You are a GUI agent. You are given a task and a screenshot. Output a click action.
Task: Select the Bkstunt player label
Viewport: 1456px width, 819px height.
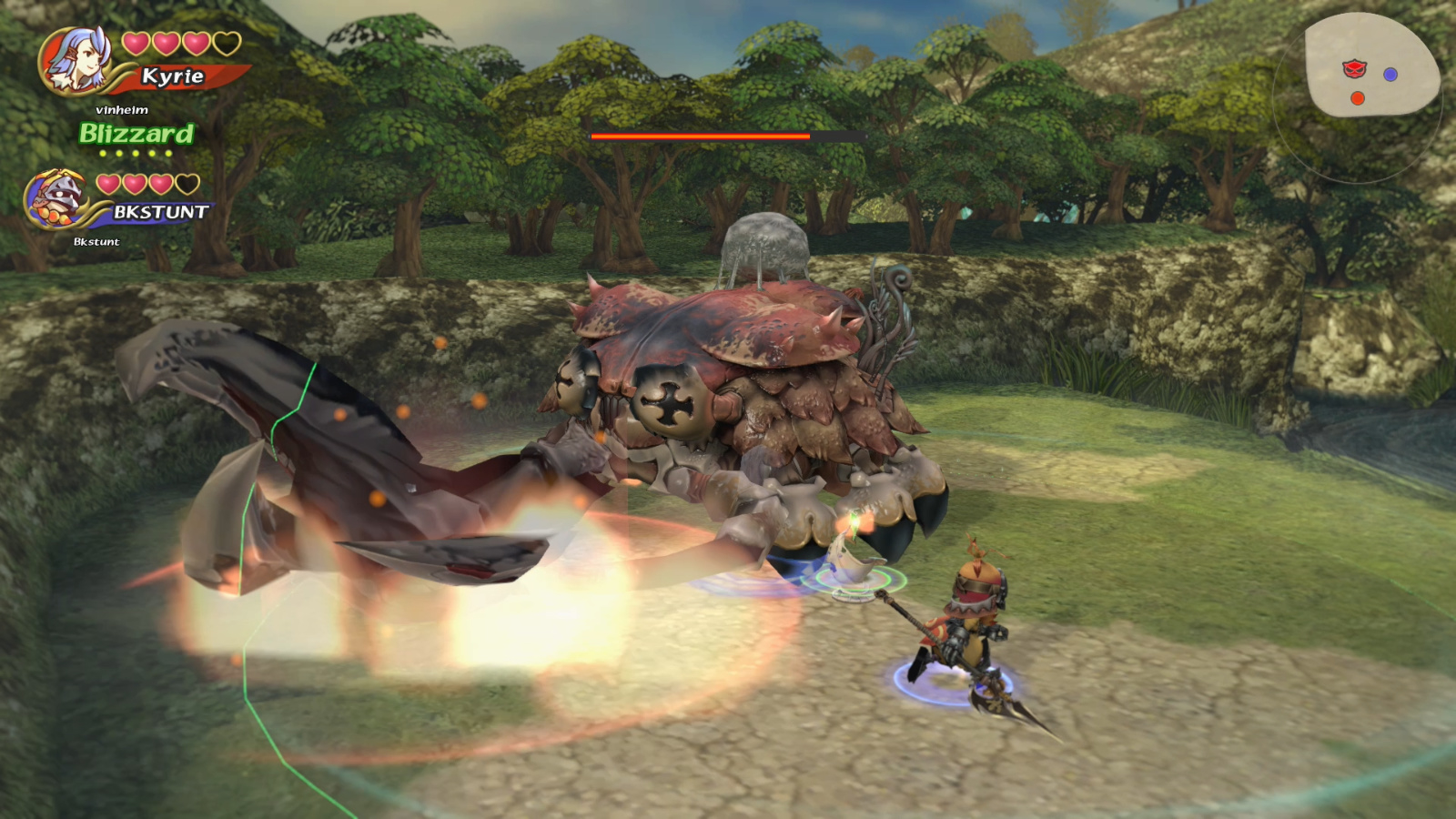pyautogui.click(x=96, y=242)
